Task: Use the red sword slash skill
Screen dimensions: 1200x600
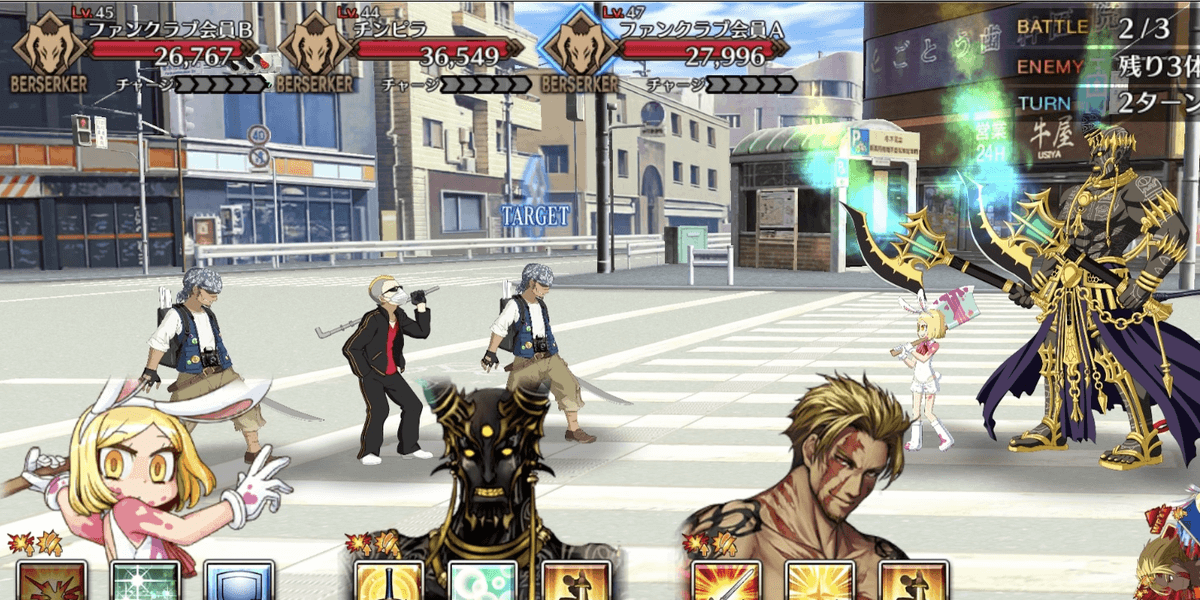Action: click(x=725, y=583)
